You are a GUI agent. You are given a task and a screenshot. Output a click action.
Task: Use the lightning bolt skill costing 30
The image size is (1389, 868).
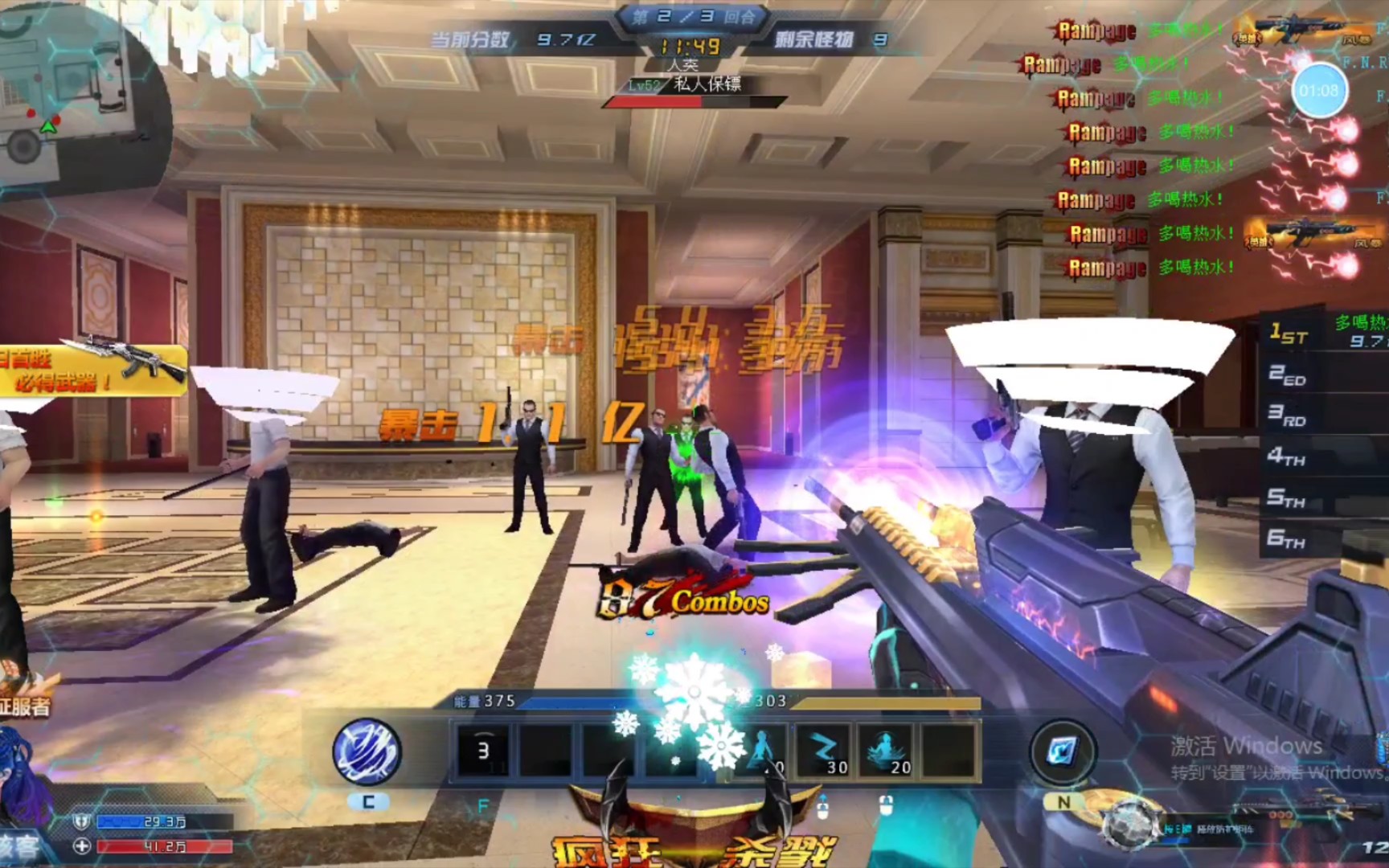point(824,751)
